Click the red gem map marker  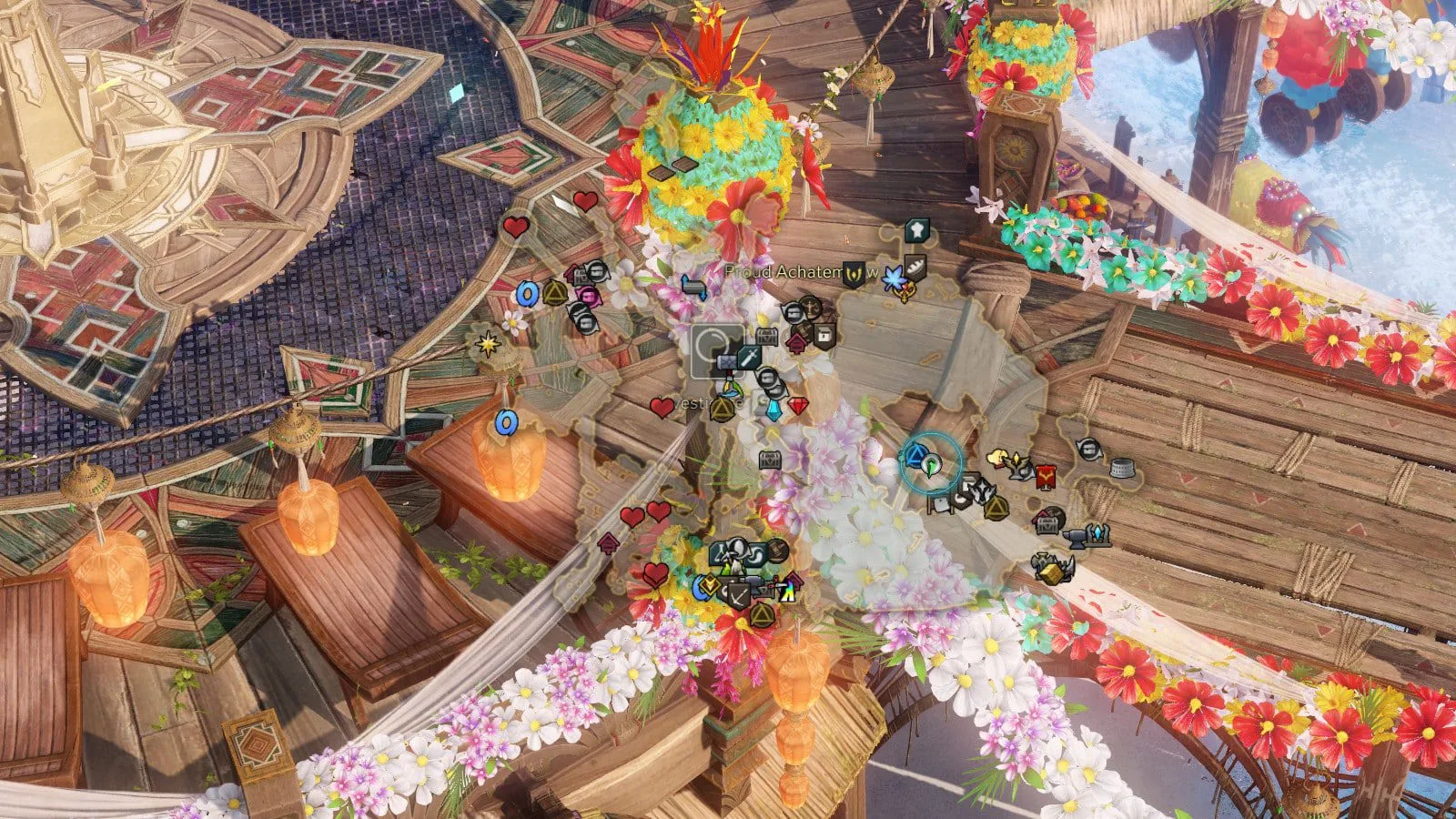point(798,406)
